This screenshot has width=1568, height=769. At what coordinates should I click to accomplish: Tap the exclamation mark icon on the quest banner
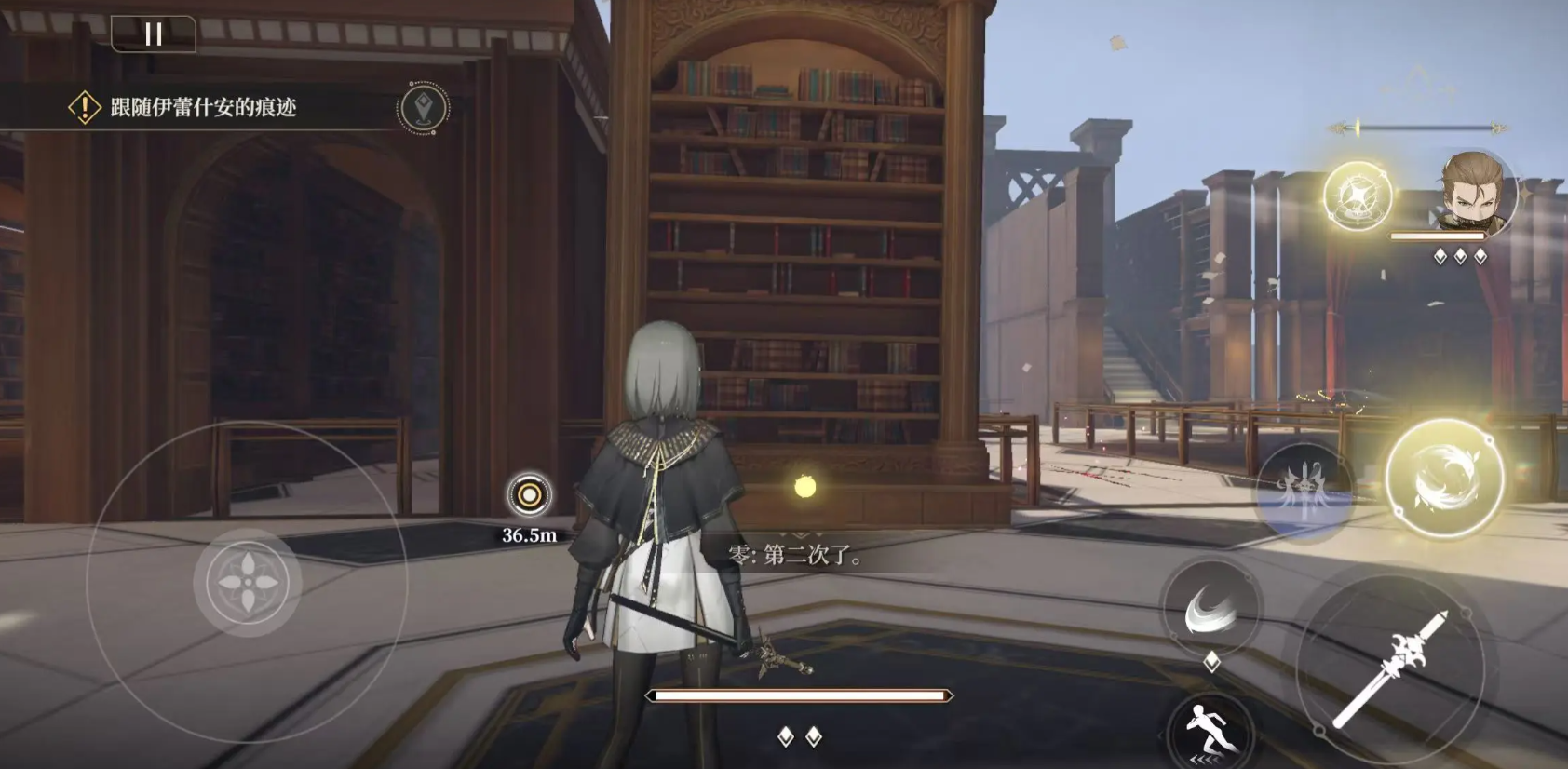click(x=84, y=105)
